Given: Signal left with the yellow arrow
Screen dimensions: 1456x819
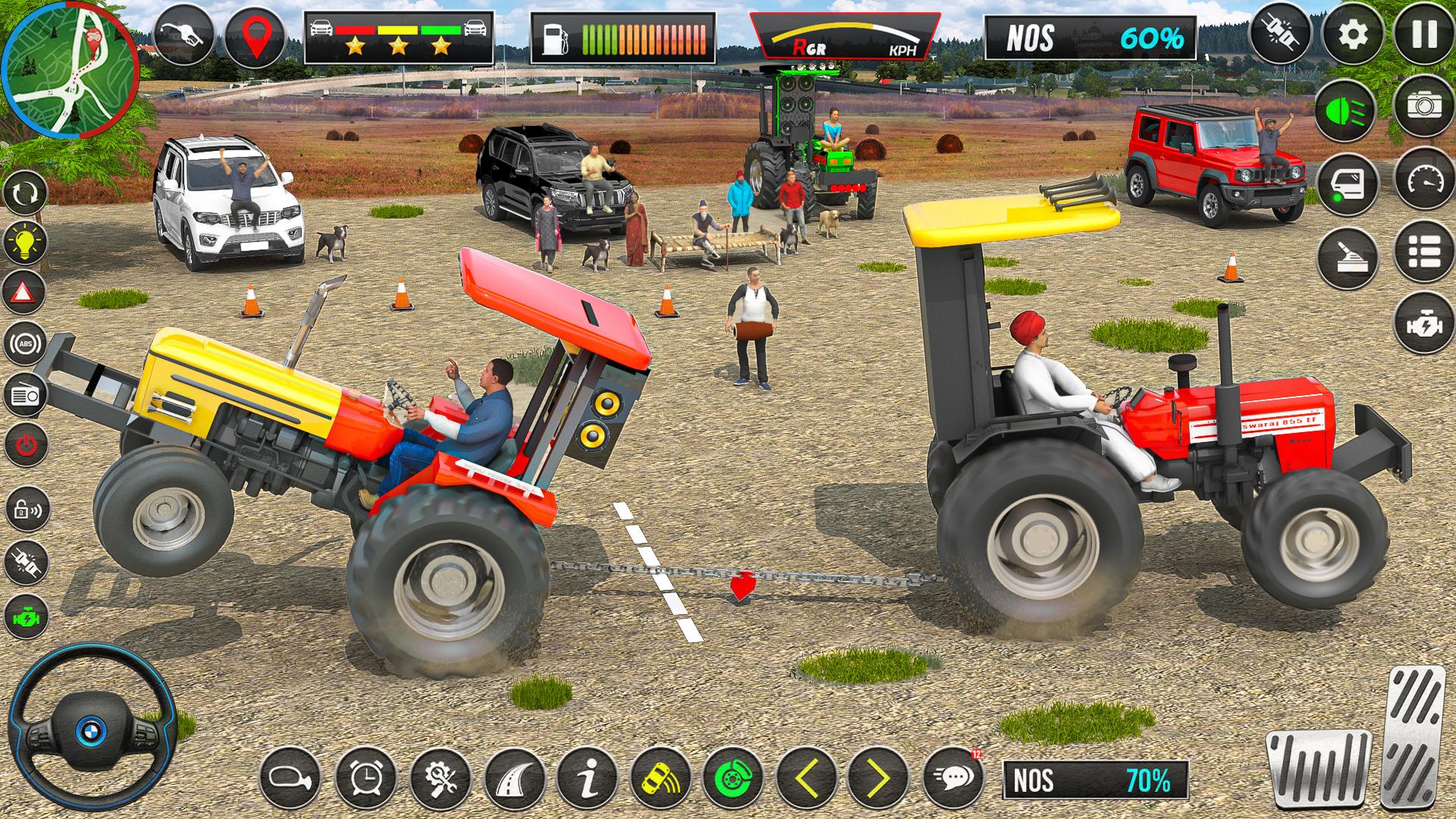Looking at the screenshot, I should pos(808,777).
